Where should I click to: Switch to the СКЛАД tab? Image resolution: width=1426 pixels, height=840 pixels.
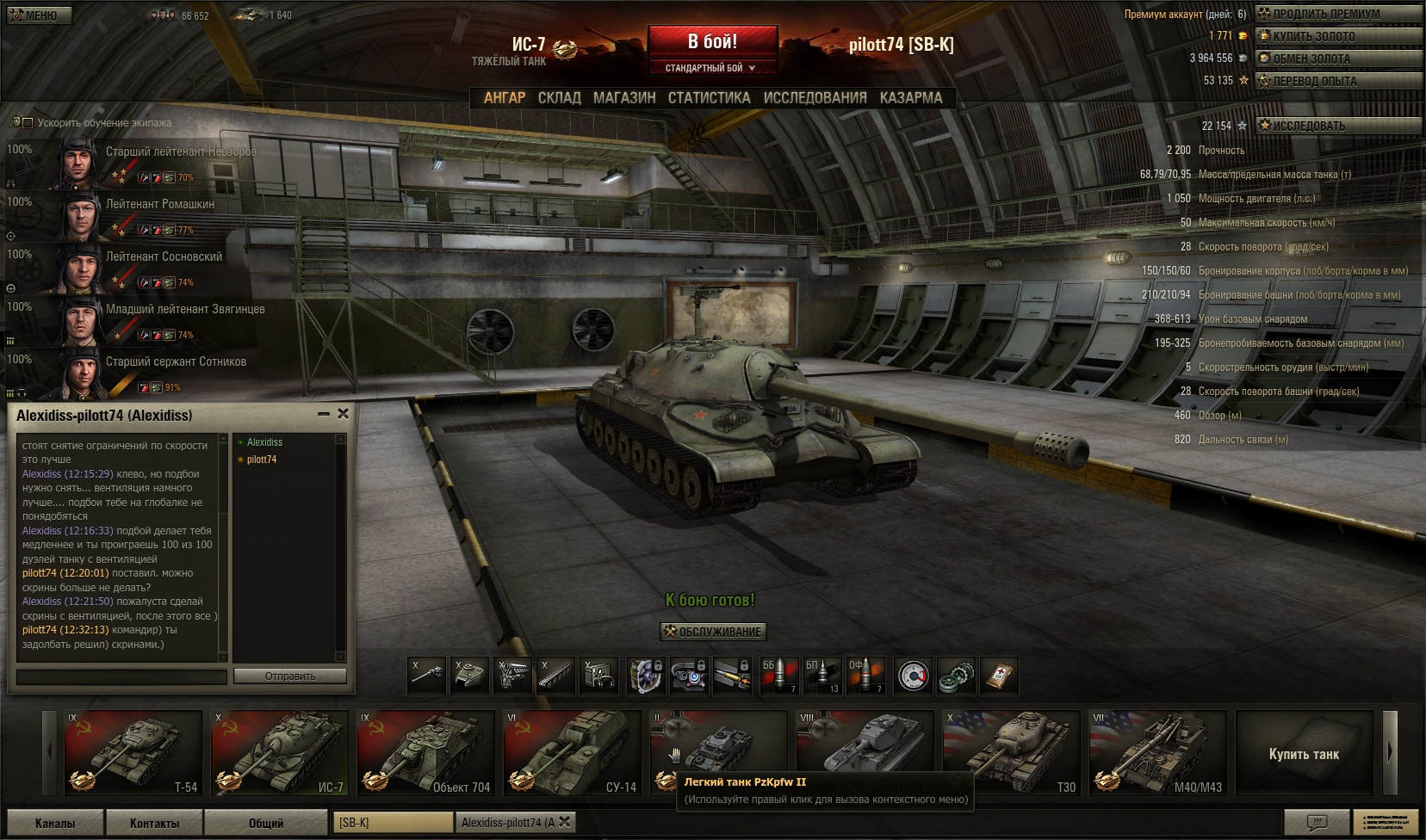(x=559, y=97)
